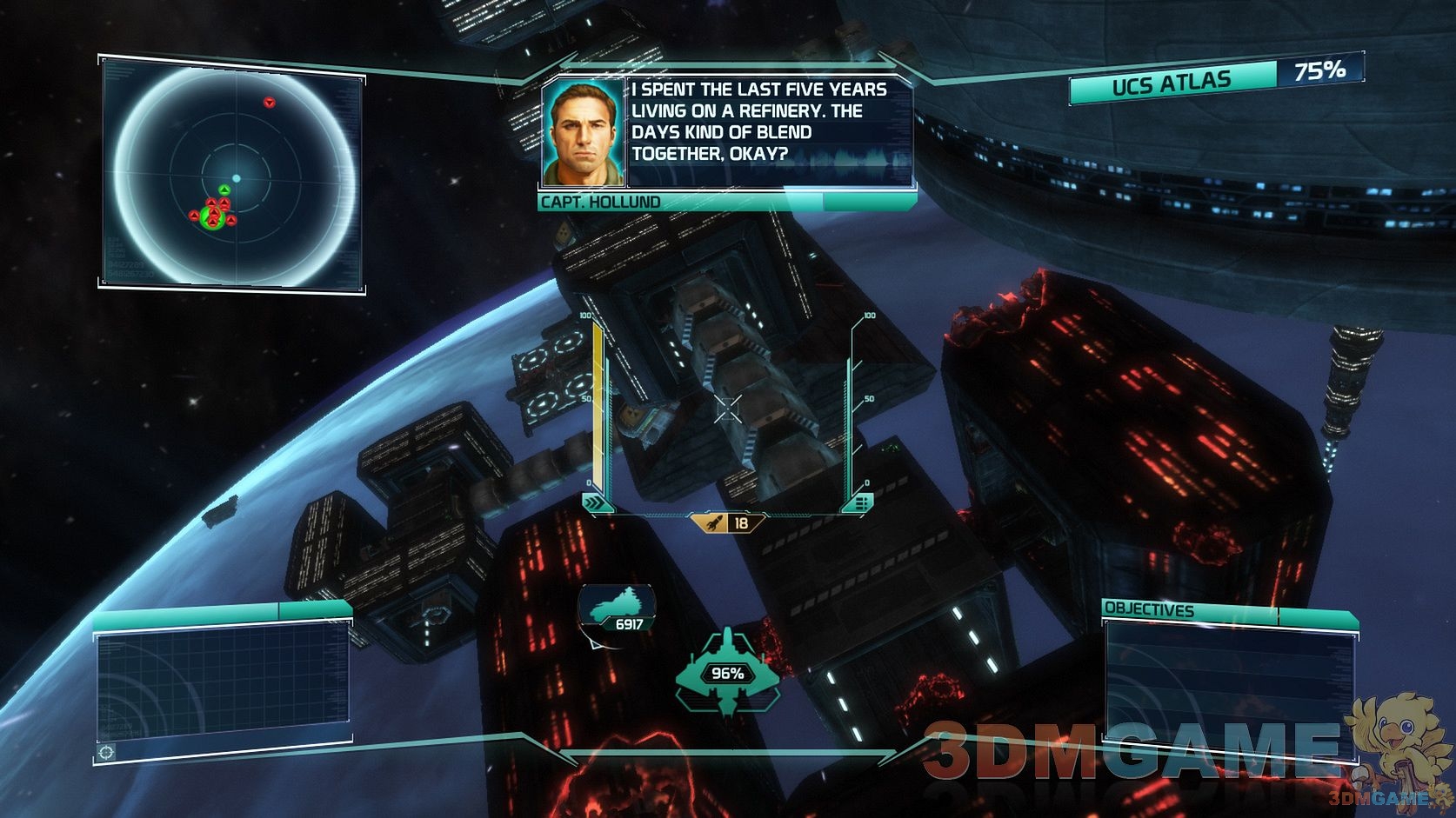Viewport: 1456px width, 818px height.
Task: Select Capt. Hollund's portrait
Action: (584, 133)
